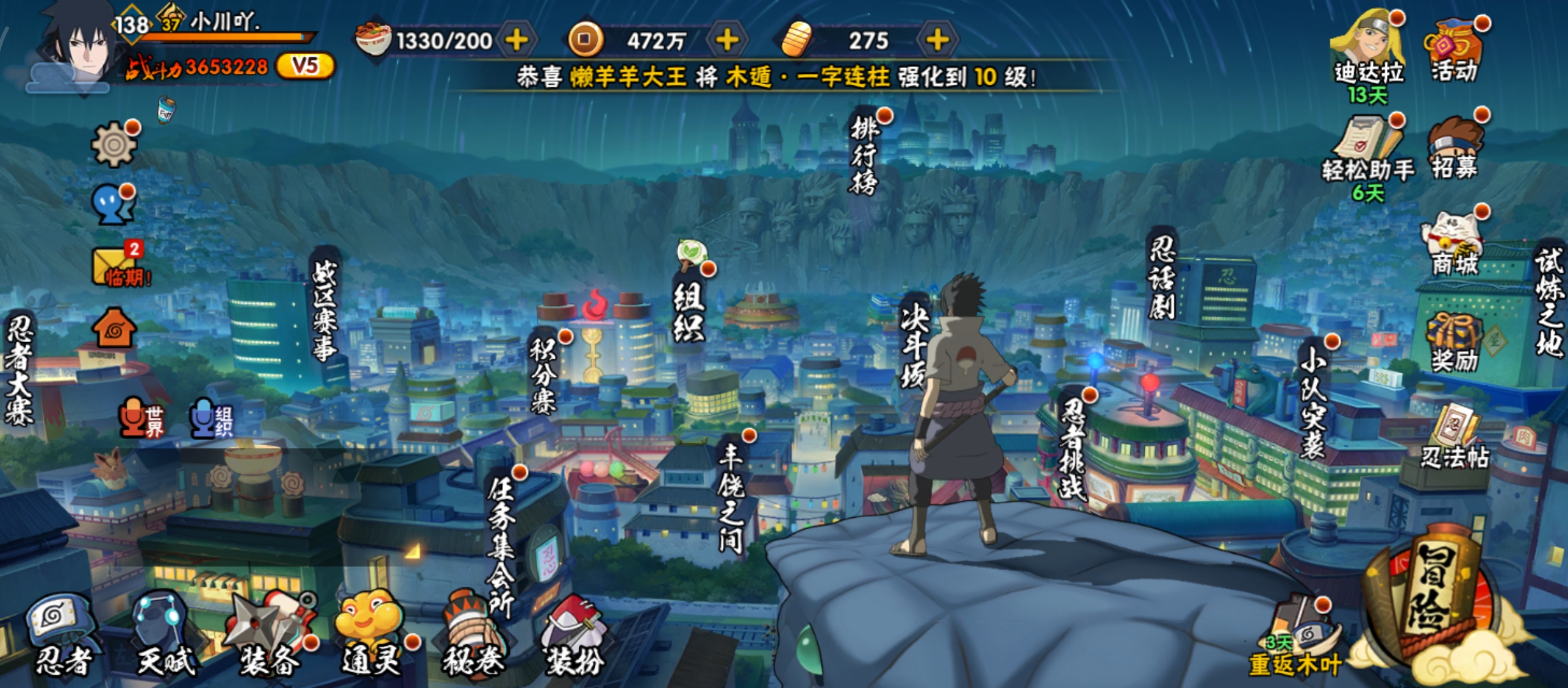Open the 忍者 ninja menu
Viewport: 1568px width, 688px height.
click(62, 636)
